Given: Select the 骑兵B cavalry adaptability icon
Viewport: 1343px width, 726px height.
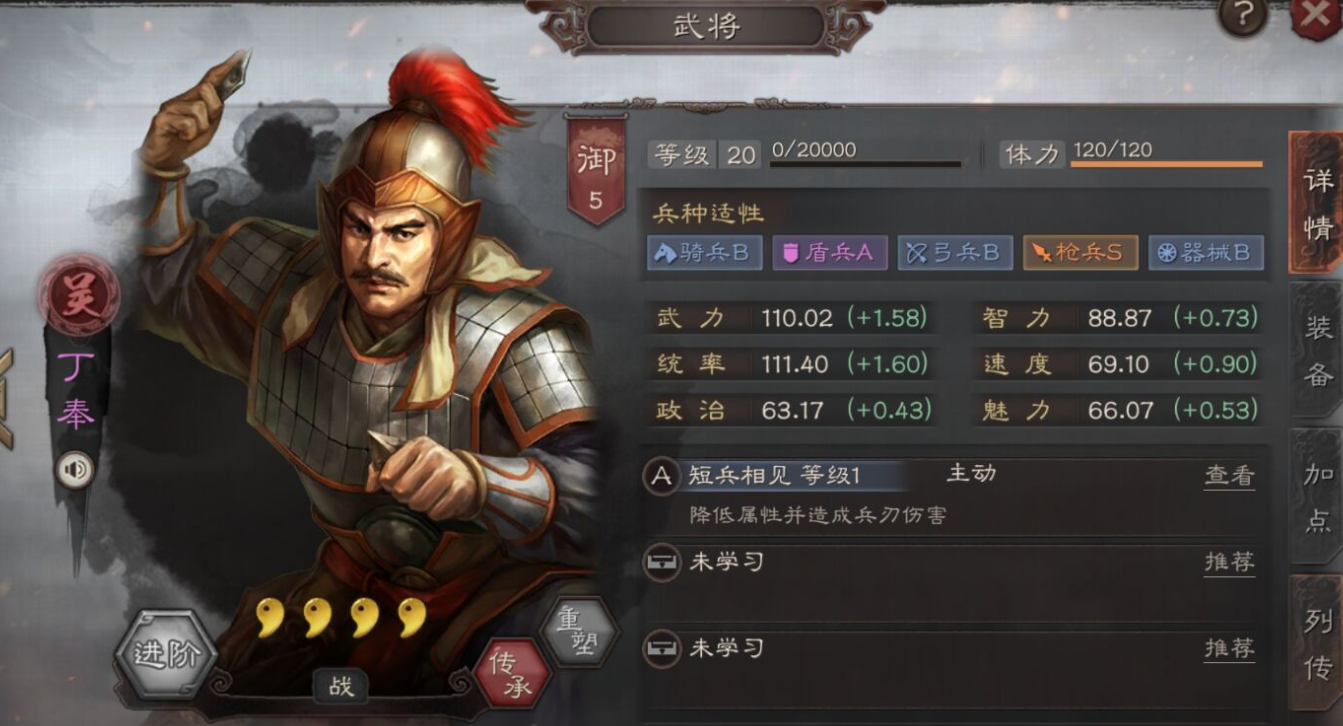Looking at the screenshot, I should 705,253.
